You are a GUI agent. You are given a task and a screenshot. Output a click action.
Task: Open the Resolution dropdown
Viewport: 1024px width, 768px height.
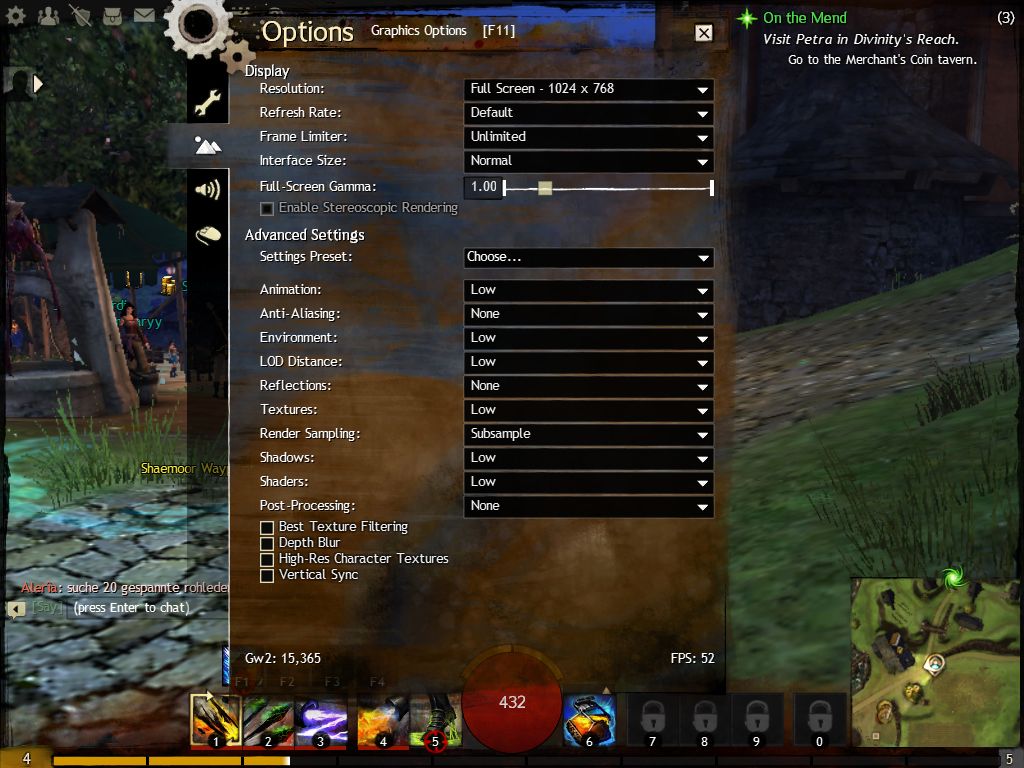589,89
